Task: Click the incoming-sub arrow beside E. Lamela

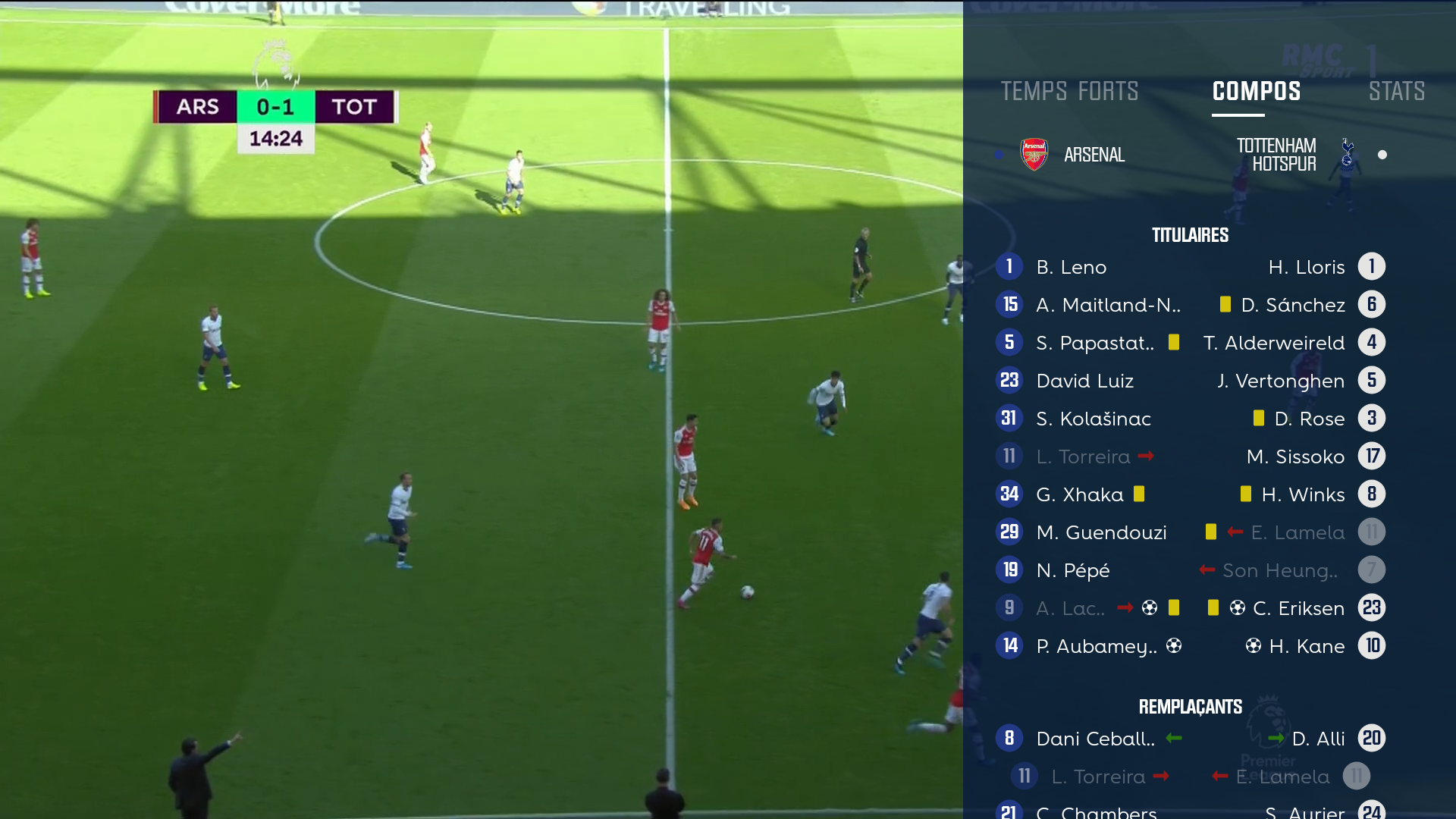Action: pyautogui.click(x=1235, y=532)
